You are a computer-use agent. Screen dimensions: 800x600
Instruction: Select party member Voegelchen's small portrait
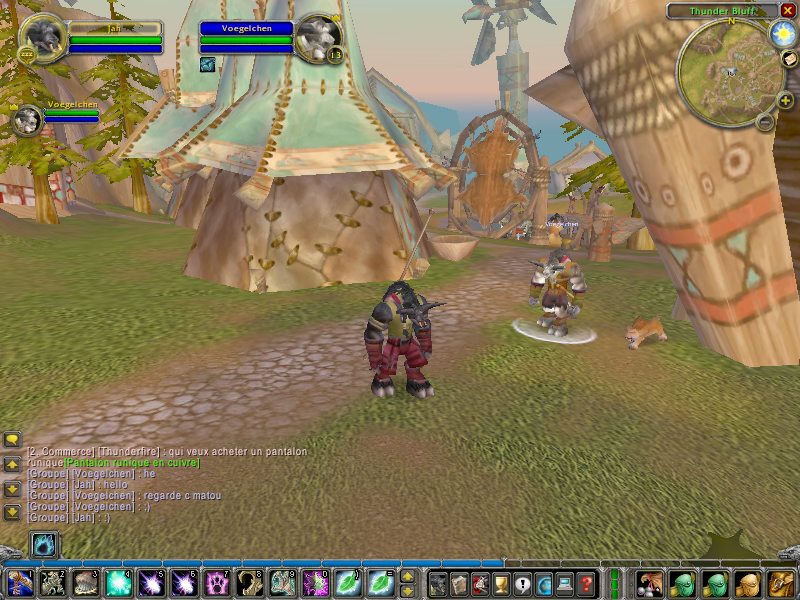[27, 120]
